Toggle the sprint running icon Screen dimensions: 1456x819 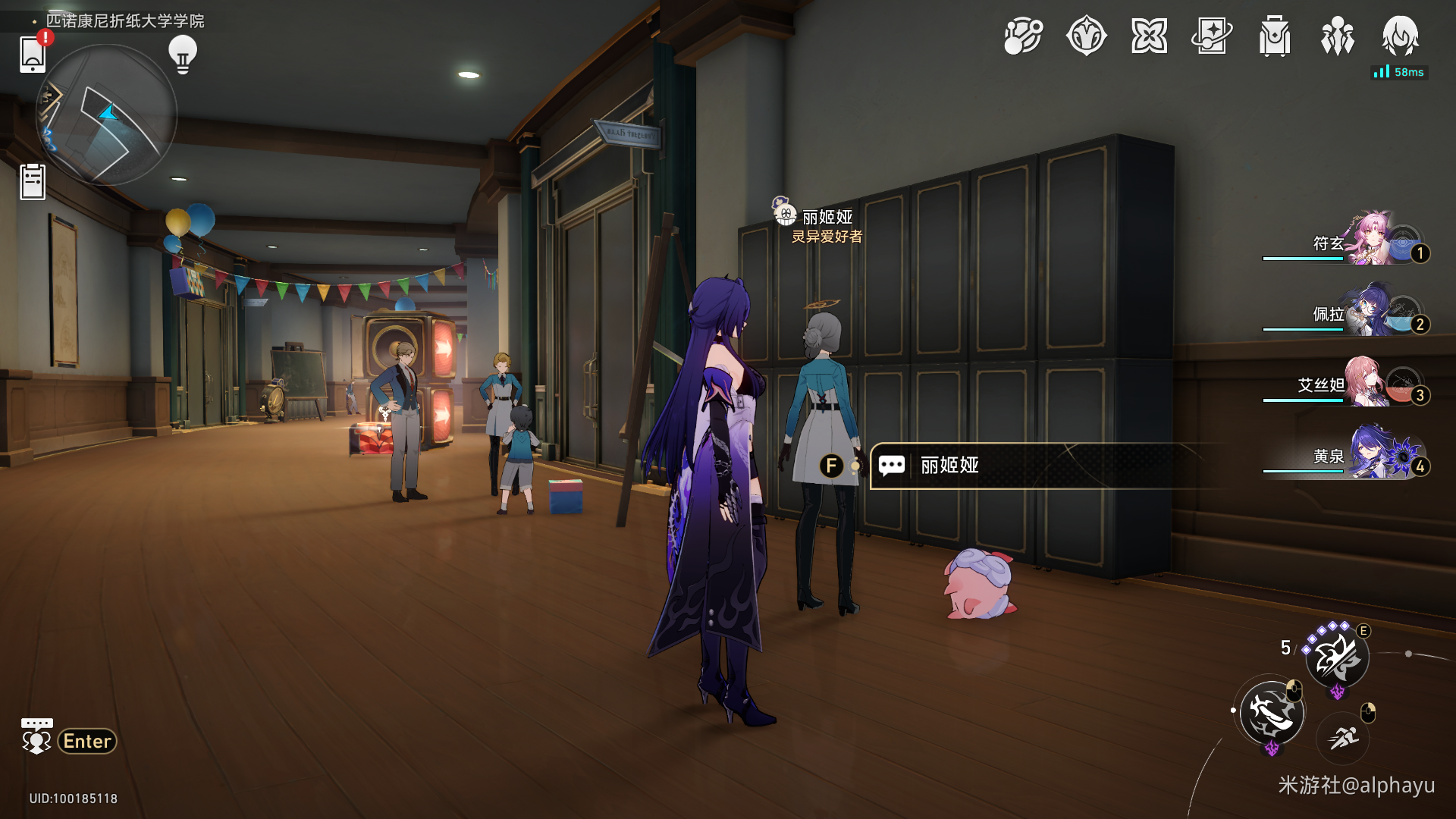point(1343,737)
